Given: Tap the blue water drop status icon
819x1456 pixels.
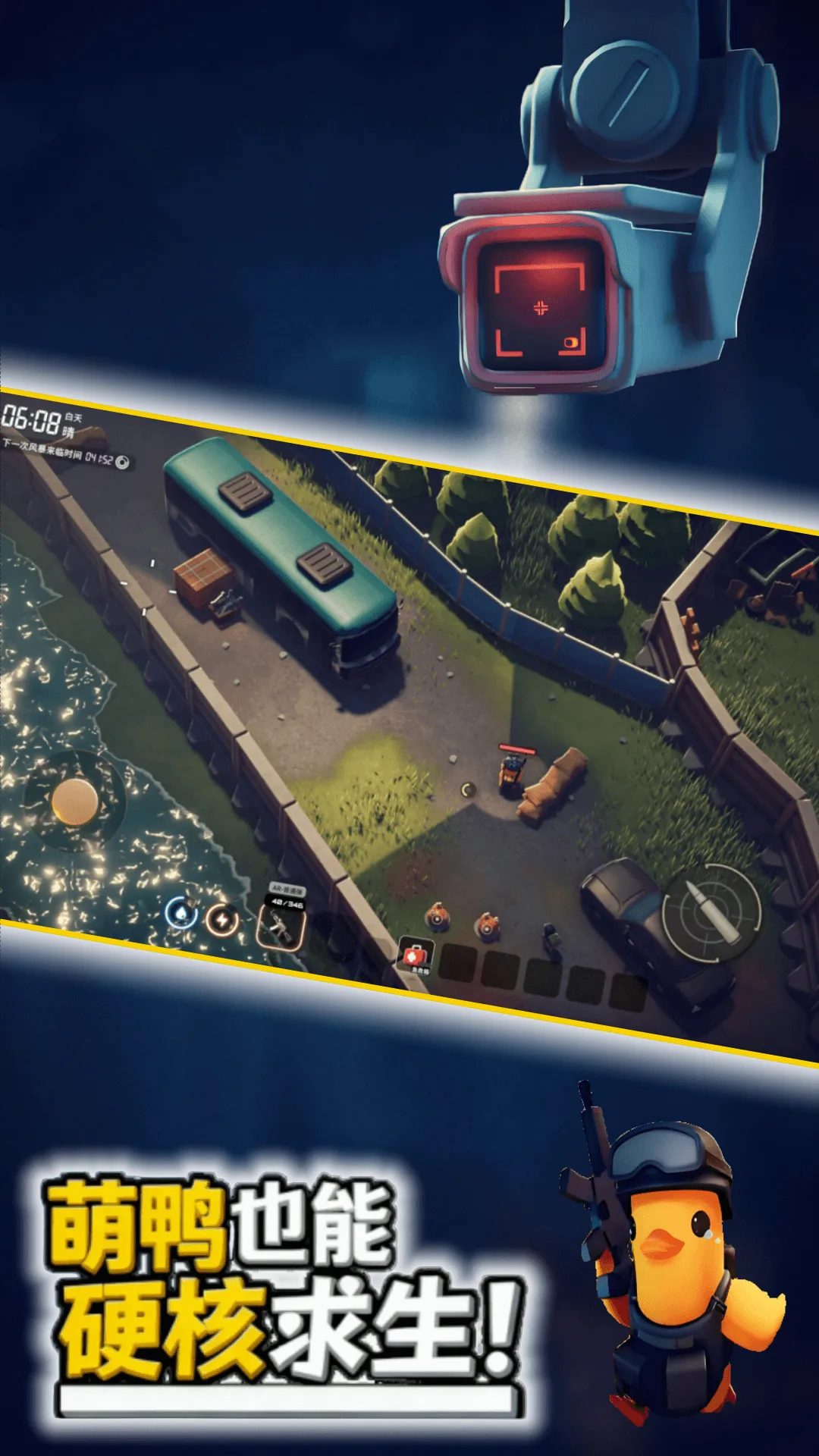Looking at the screenshot, I should 181,912.
